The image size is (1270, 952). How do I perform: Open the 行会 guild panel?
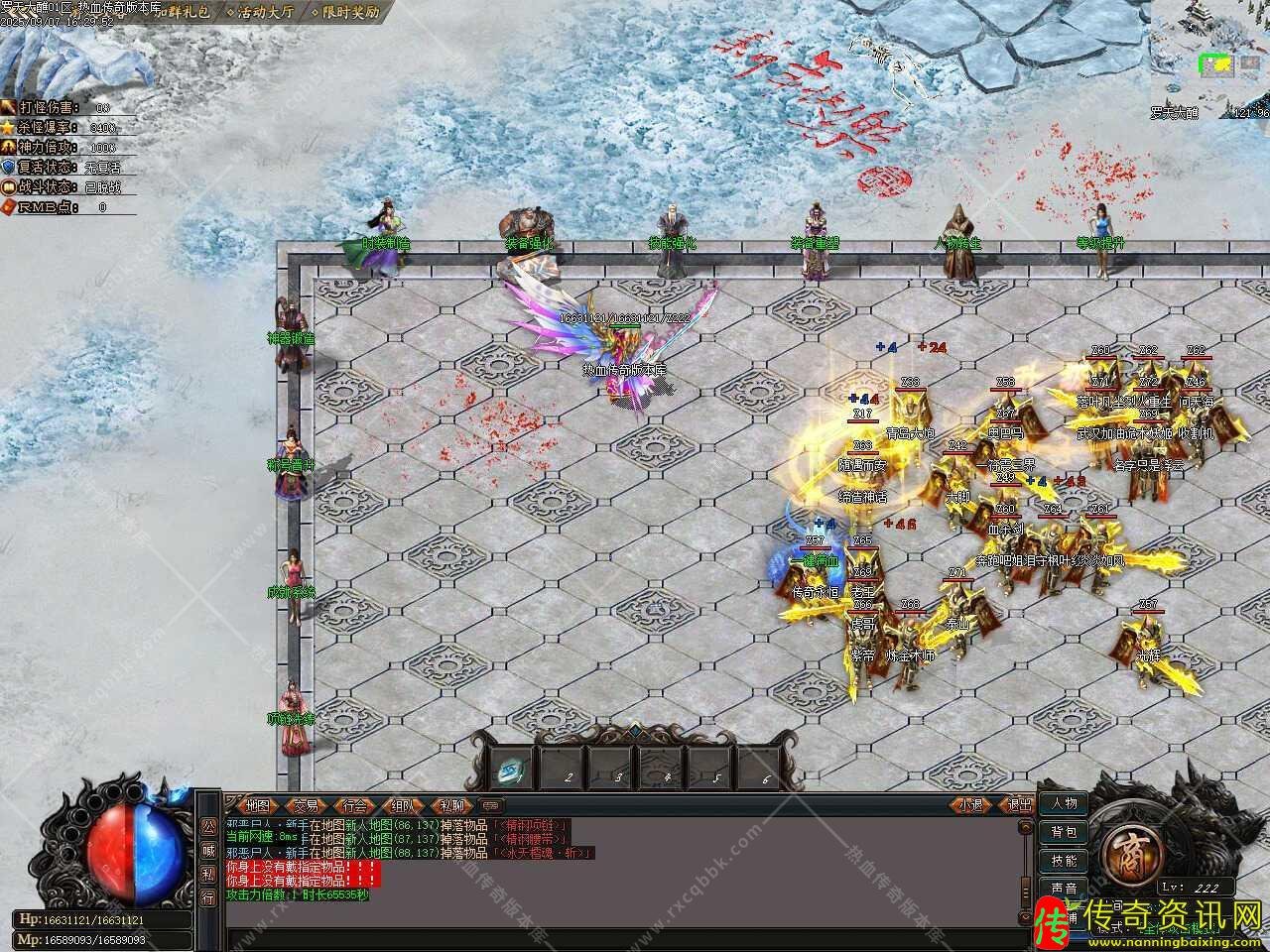point(354,805)
